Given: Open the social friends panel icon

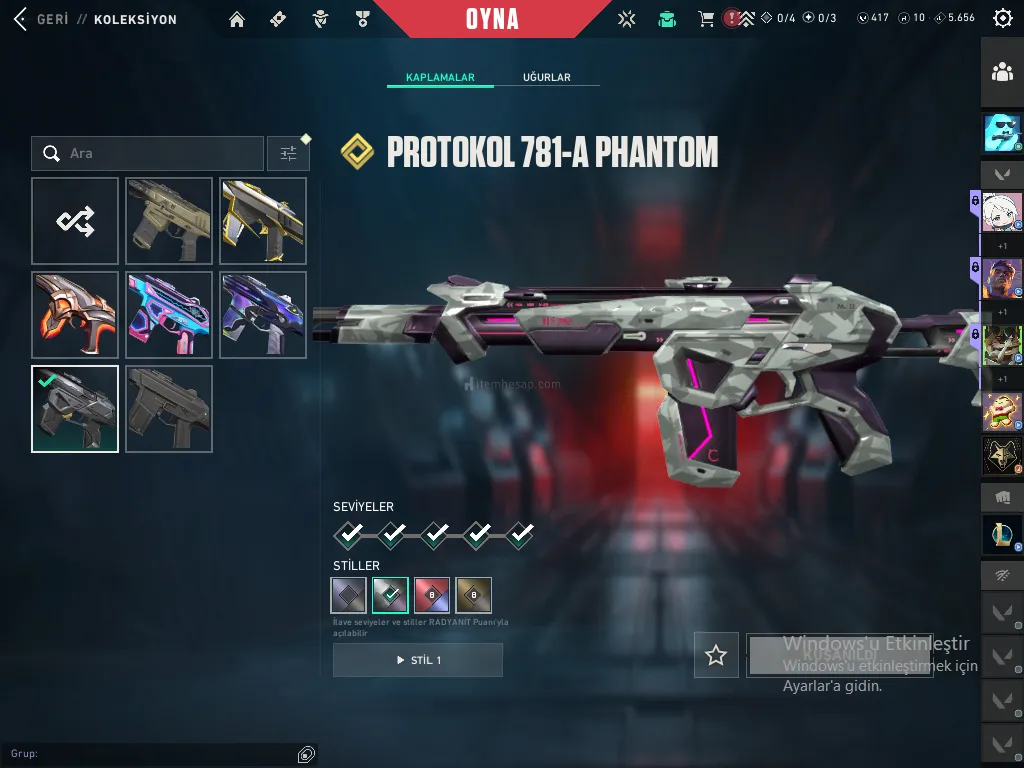Looking at the screenshot, I should coord(1001,72).
